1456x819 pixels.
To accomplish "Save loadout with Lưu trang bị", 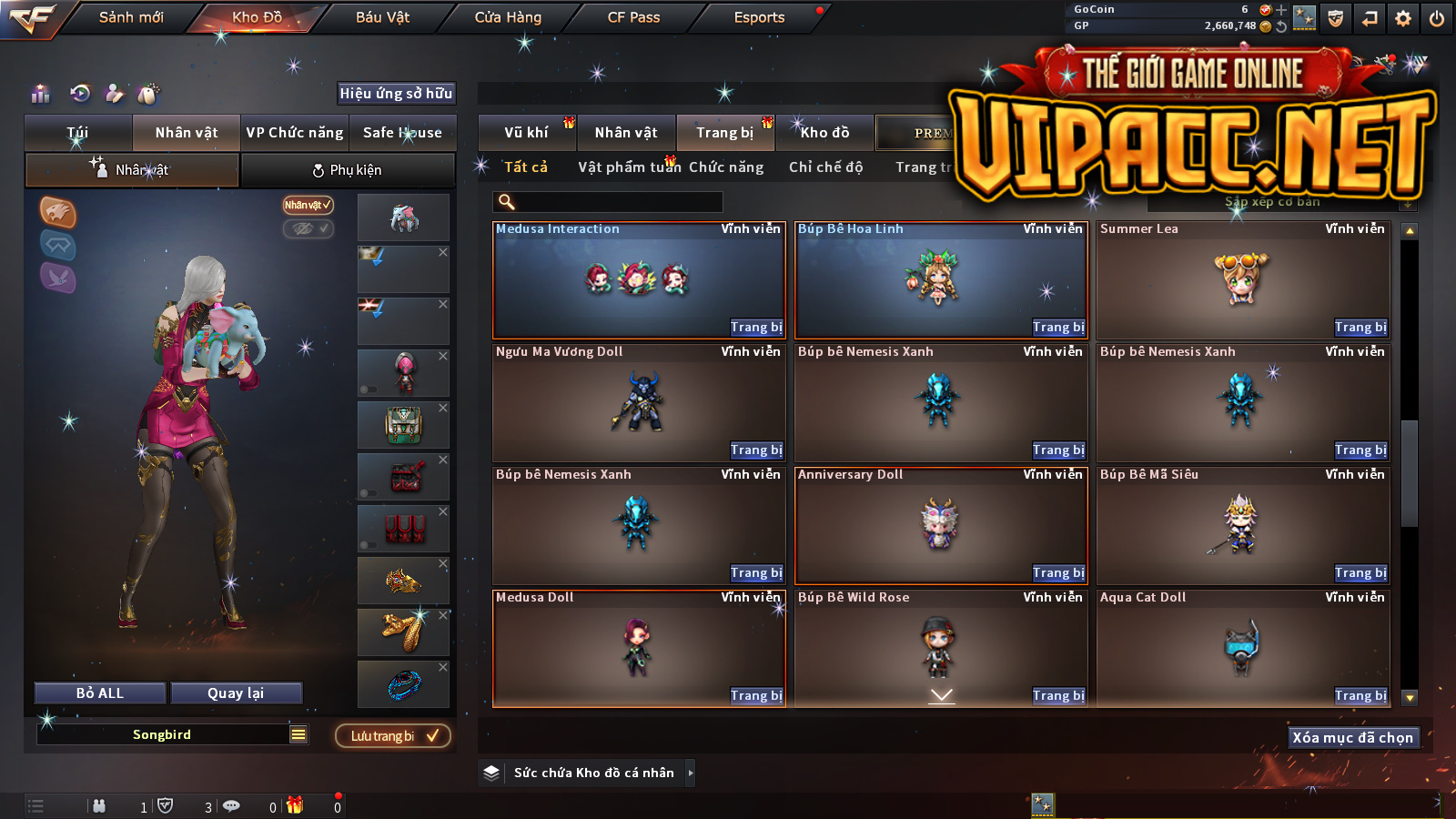I will click(x=393, y=736).
